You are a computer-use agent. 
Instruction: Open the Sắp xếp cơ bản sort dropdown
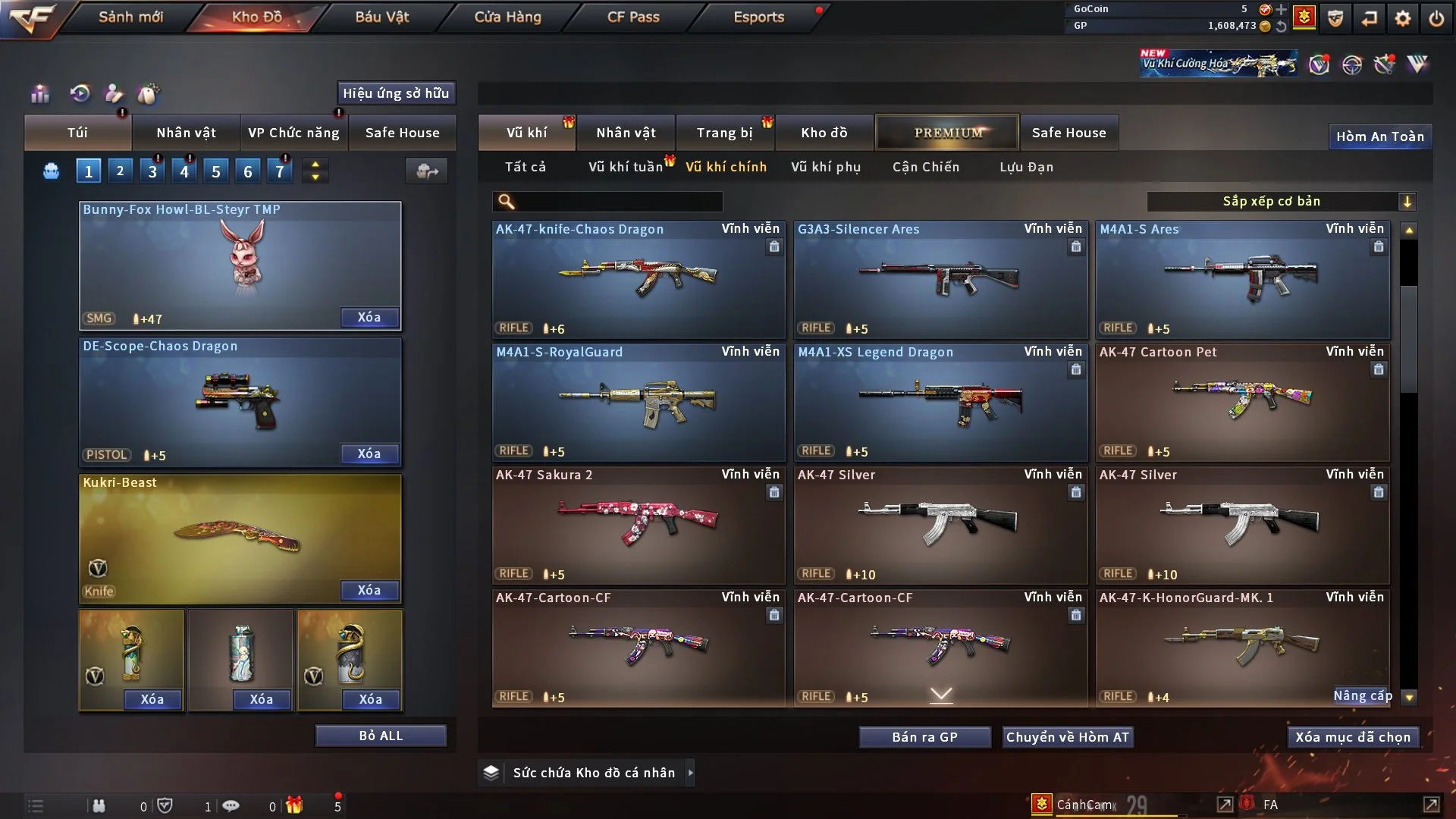(x=1281, y=201)
